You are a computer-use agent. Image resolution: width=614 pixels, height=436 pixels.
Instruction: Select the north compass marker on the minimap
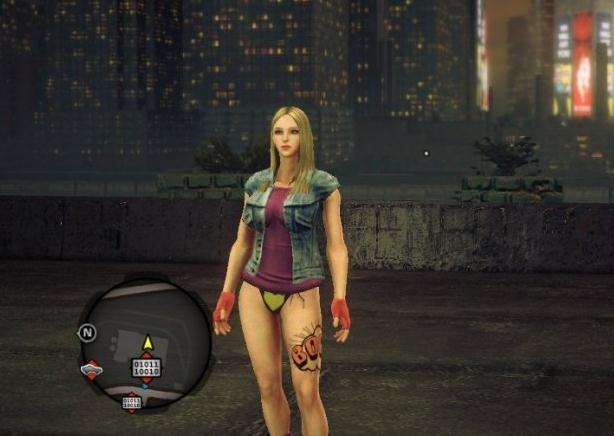point(87,333)
